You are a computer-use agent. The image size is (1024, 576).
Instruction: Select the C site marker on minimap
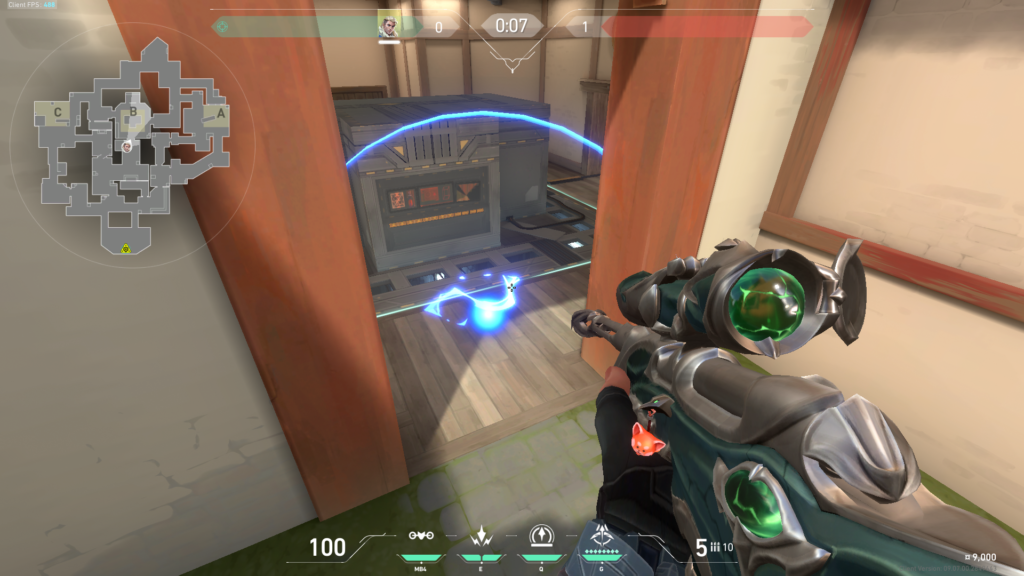coord(58,112)
